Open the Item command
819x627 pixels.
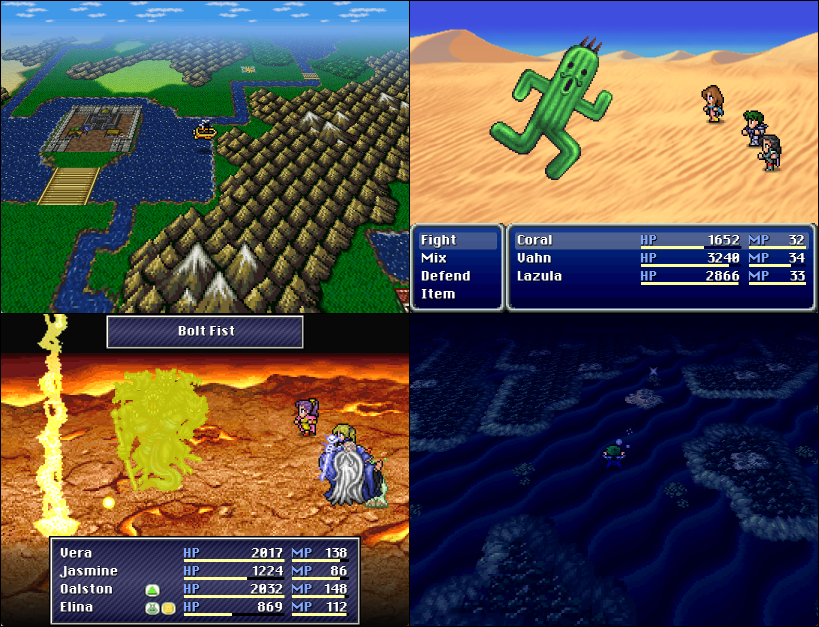pos(438,294)
